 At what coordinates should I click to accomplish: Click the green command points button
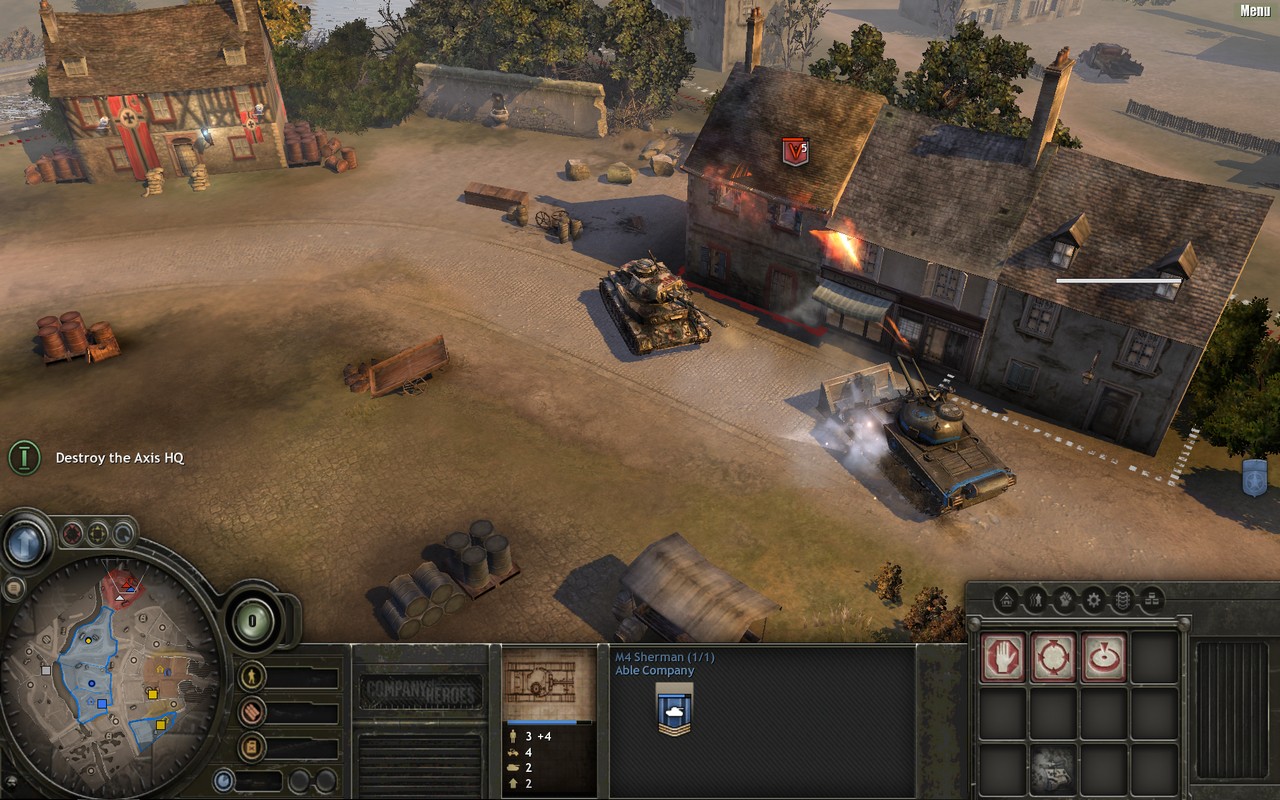[x=254, y=621]
